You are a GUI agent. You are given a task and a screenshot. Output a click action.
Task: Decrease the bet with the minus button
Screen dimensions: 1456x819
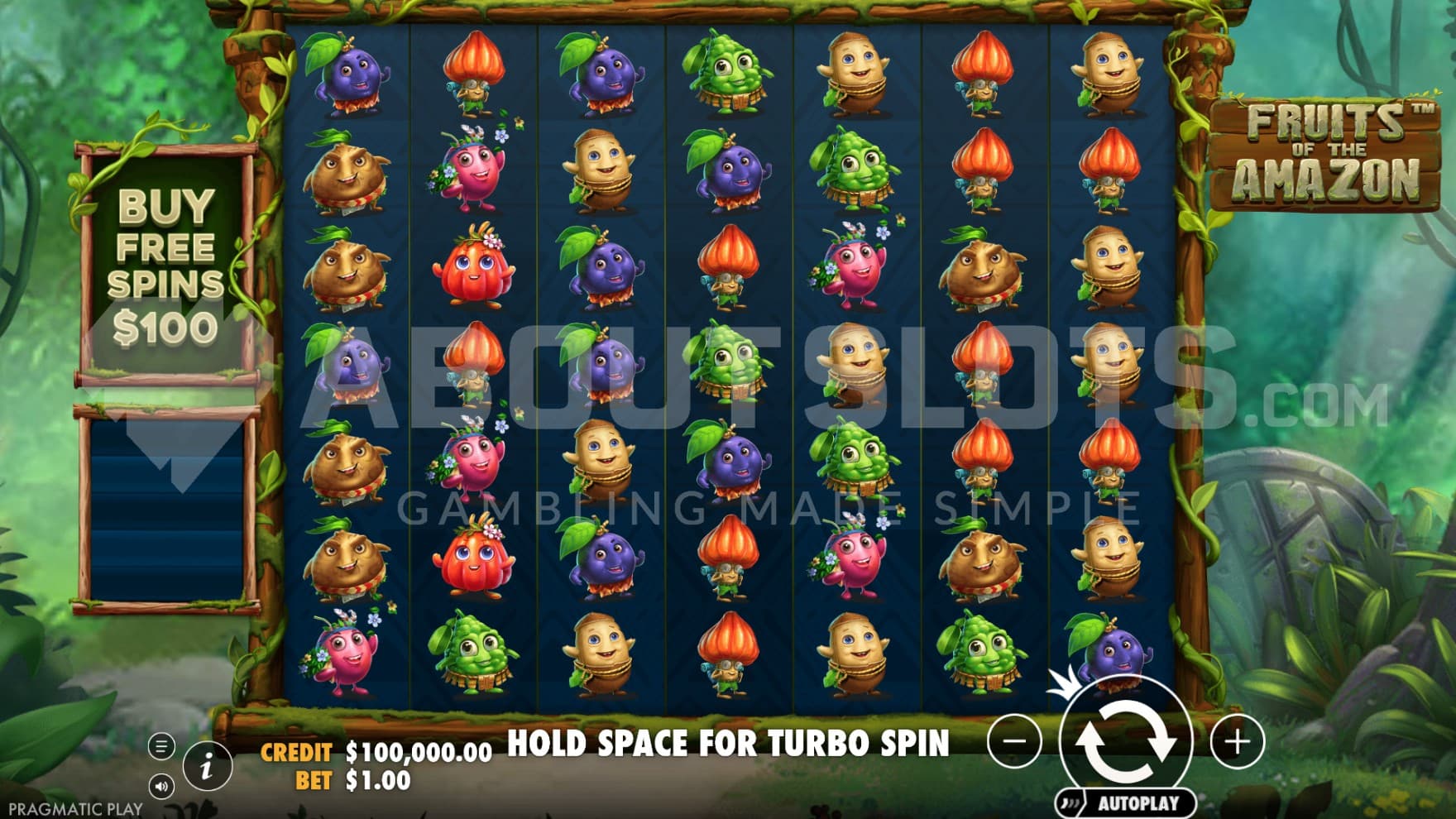click(1015, 741)
